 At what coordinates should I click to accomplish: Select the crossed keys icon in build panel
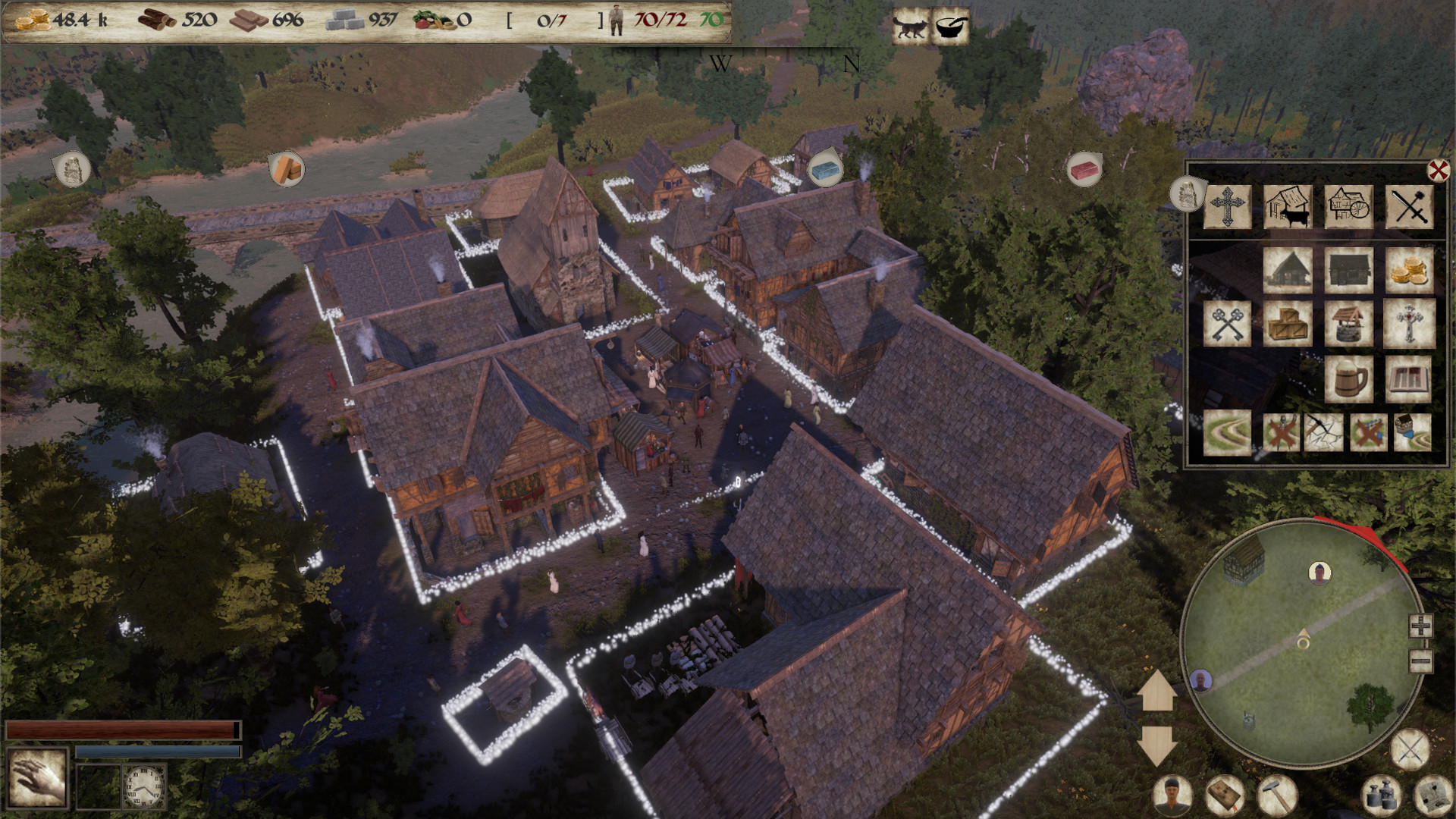pyautogui.click(x=1227, y=323)
